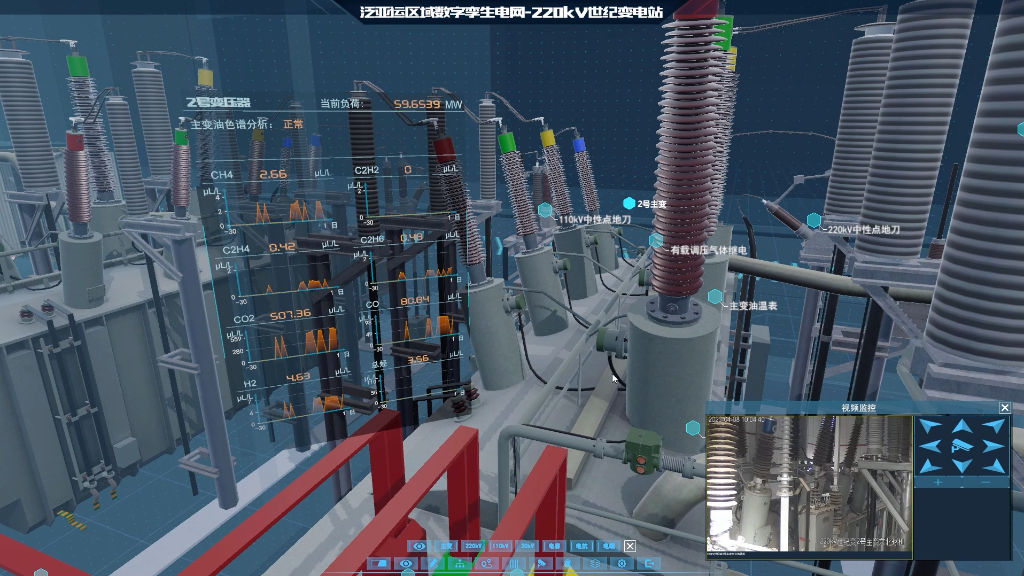The width and height of the screenshot is (1024, 576).
Task: Select the 有载调压气体继电 hexagon marker
Action: (655, 241)
